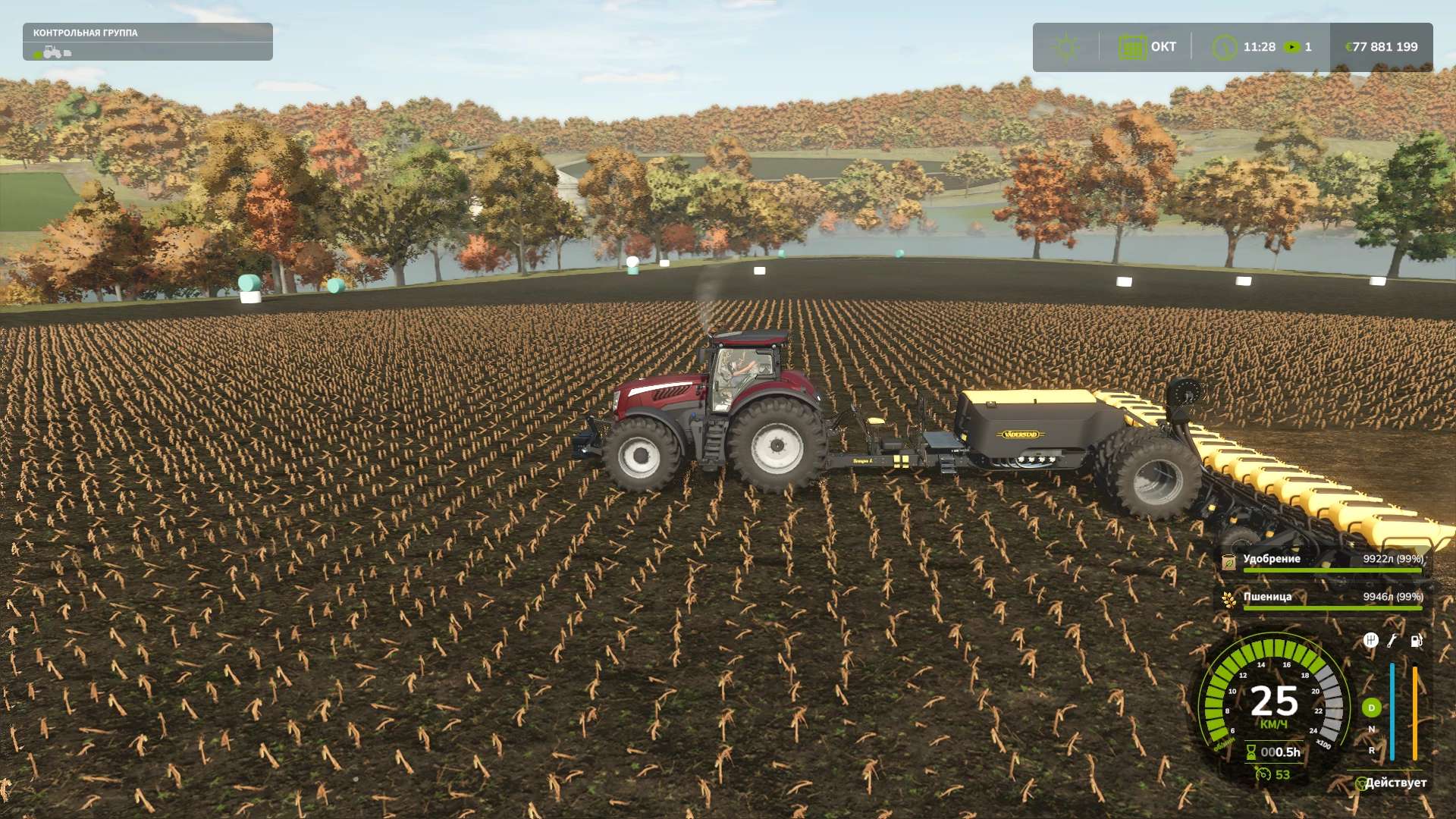This screenshot has height=819, width=1456.
Task: Open the calendar icon next to ОКТ
Action: 1131,47
